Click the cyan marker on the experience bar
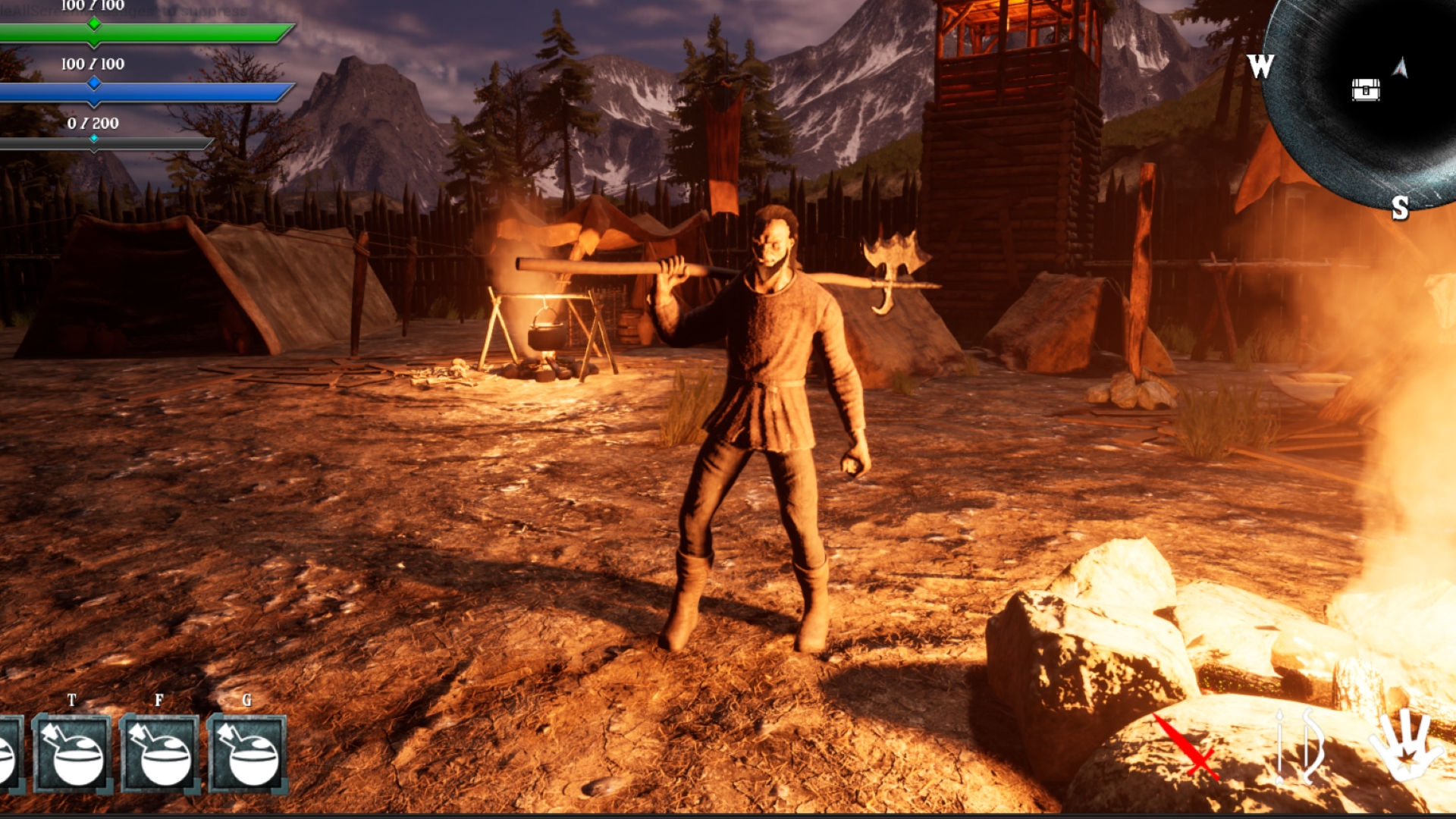 coord(93,140)
